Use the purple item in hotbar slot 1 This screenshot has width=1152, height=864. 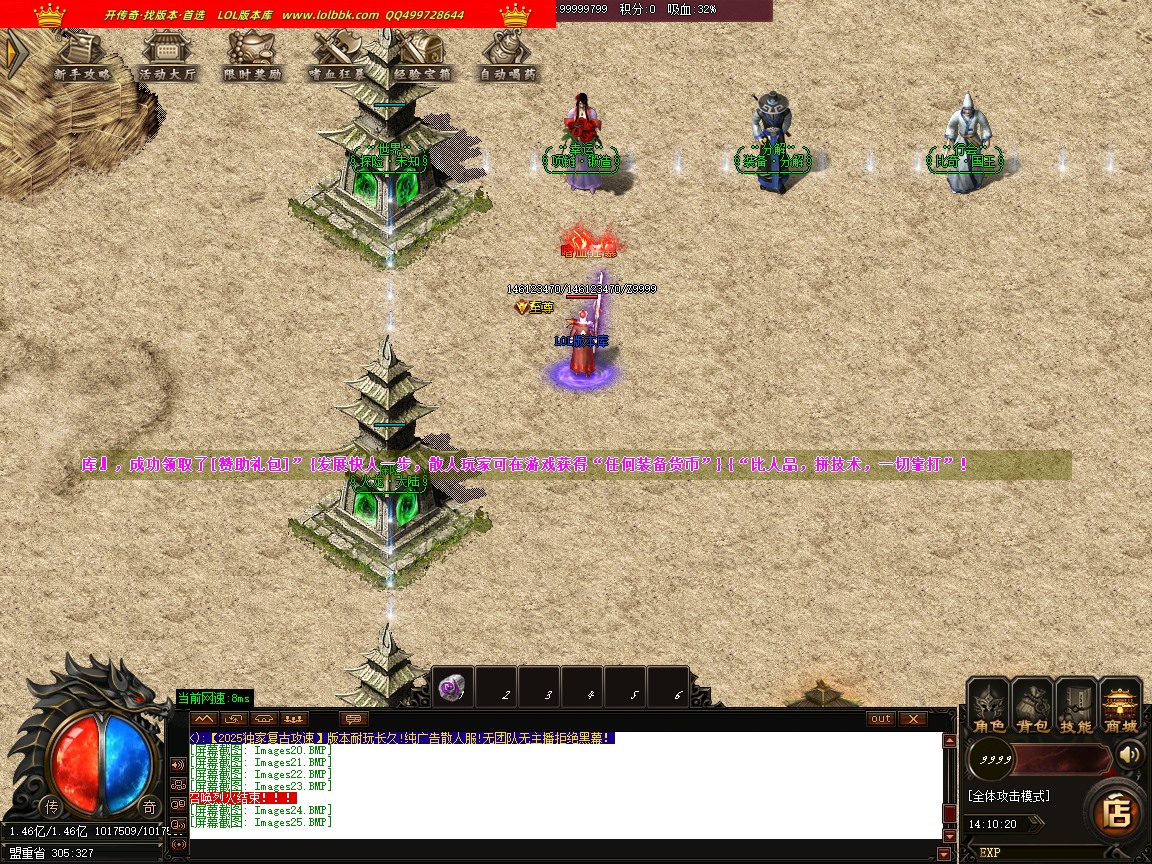click(452, 688)
